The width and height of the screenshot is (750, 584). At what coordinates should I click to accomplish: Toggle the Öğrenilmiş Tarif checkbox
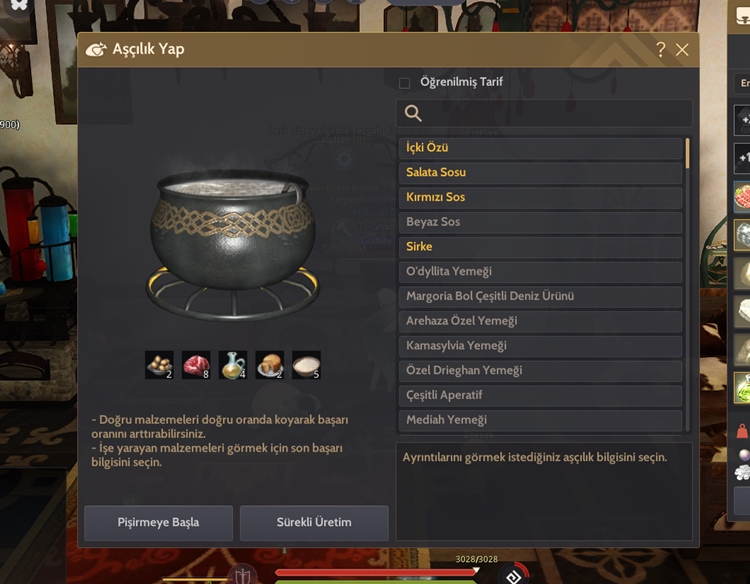coord(404,83)
